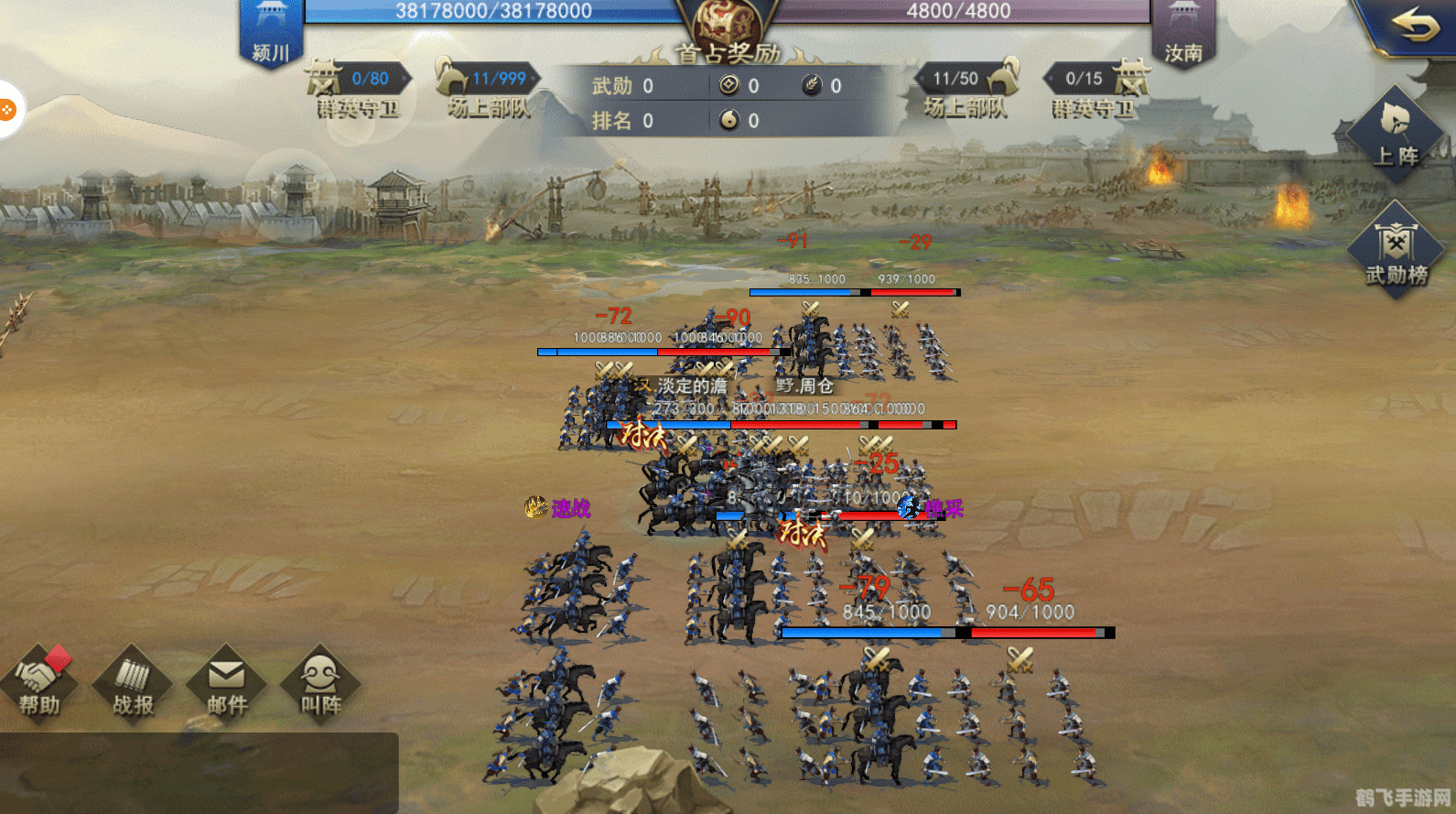
Task: Open the 帮助 help menu
Action: [x=39, y=684]
